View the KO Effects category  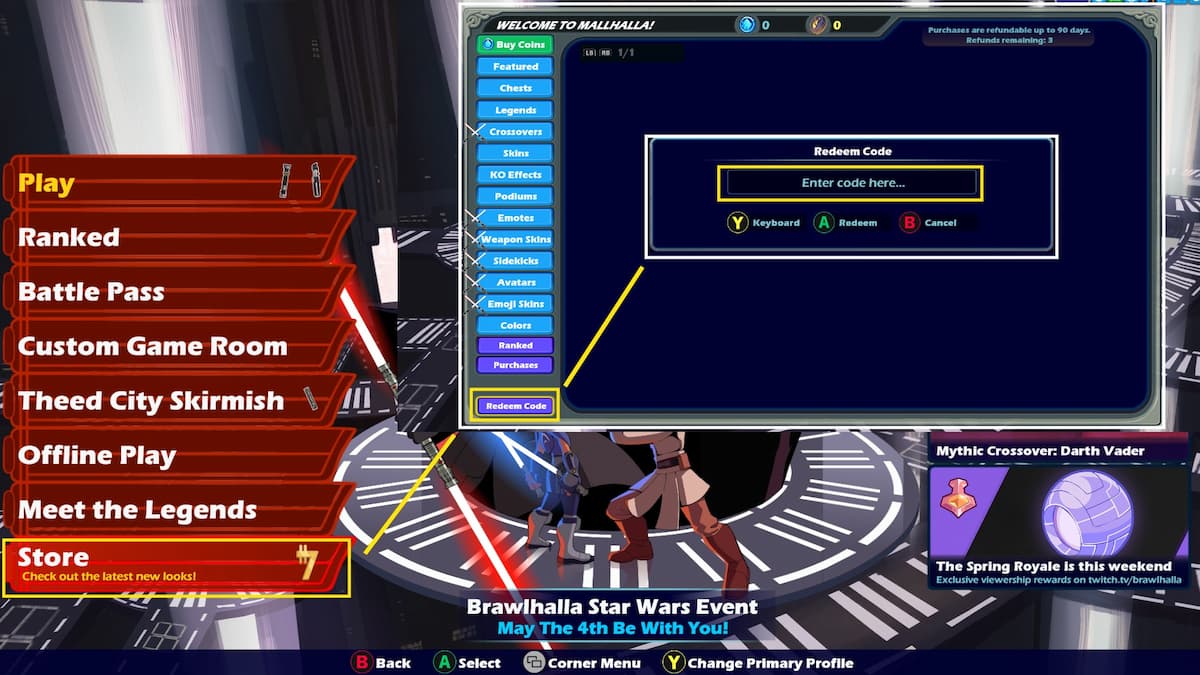tap(515, 175)
